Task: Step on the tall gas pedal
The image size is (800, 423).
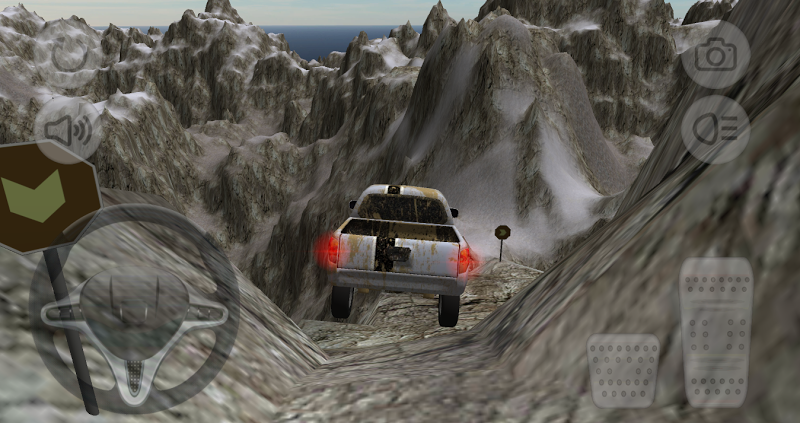Action: [716, 331]
